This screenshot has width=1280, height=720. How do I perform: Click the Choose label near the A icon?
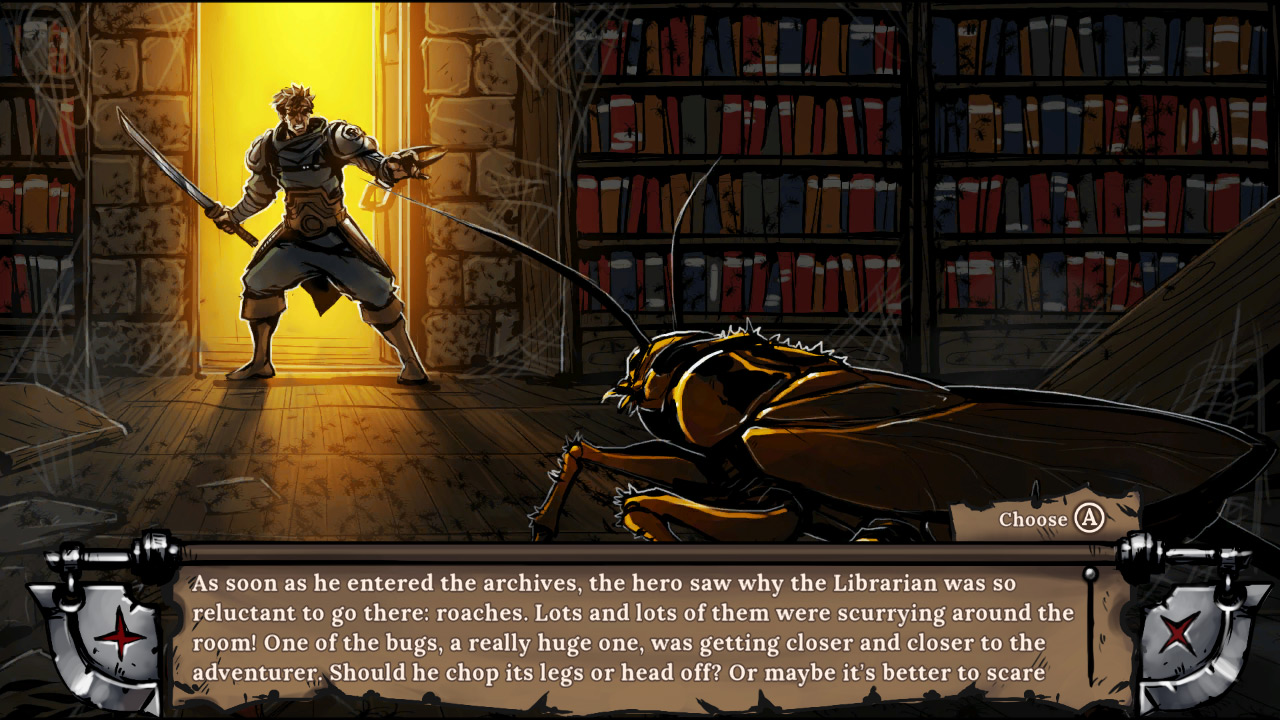coord(1032,520)
